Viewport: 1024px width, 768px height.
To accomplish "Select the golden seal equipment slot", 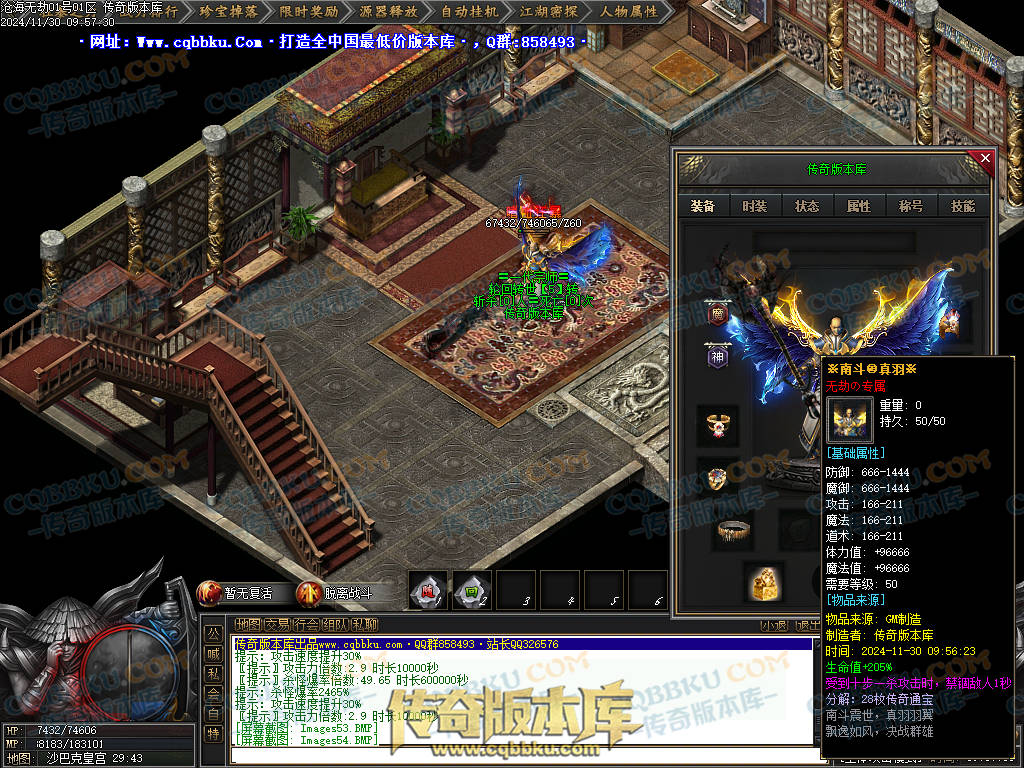I will [762, 582].
